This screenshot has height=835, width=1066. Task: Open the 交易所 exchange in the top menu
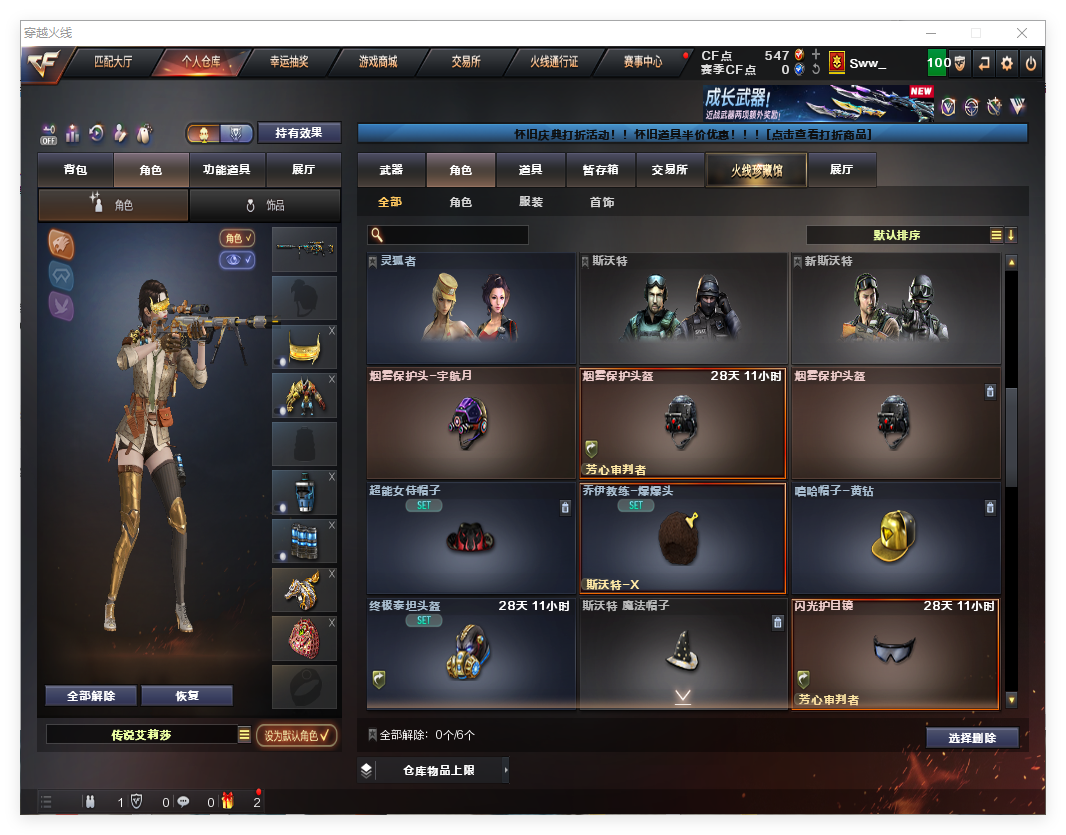tap(465, 62)
